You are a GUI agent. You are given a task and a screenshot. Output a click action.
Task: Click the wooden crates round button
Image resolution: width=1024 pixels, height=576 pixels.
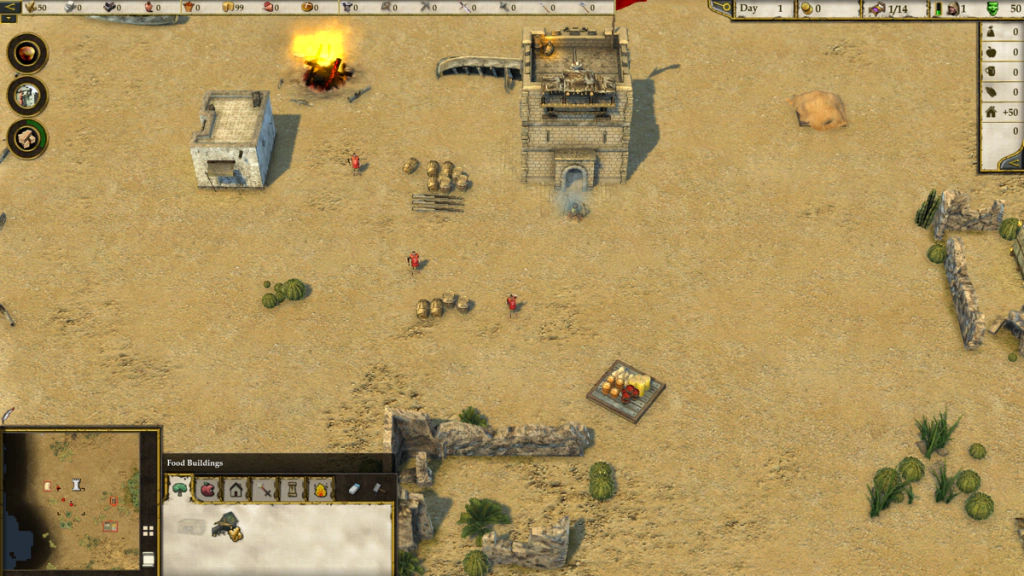[x=27, y=138]
